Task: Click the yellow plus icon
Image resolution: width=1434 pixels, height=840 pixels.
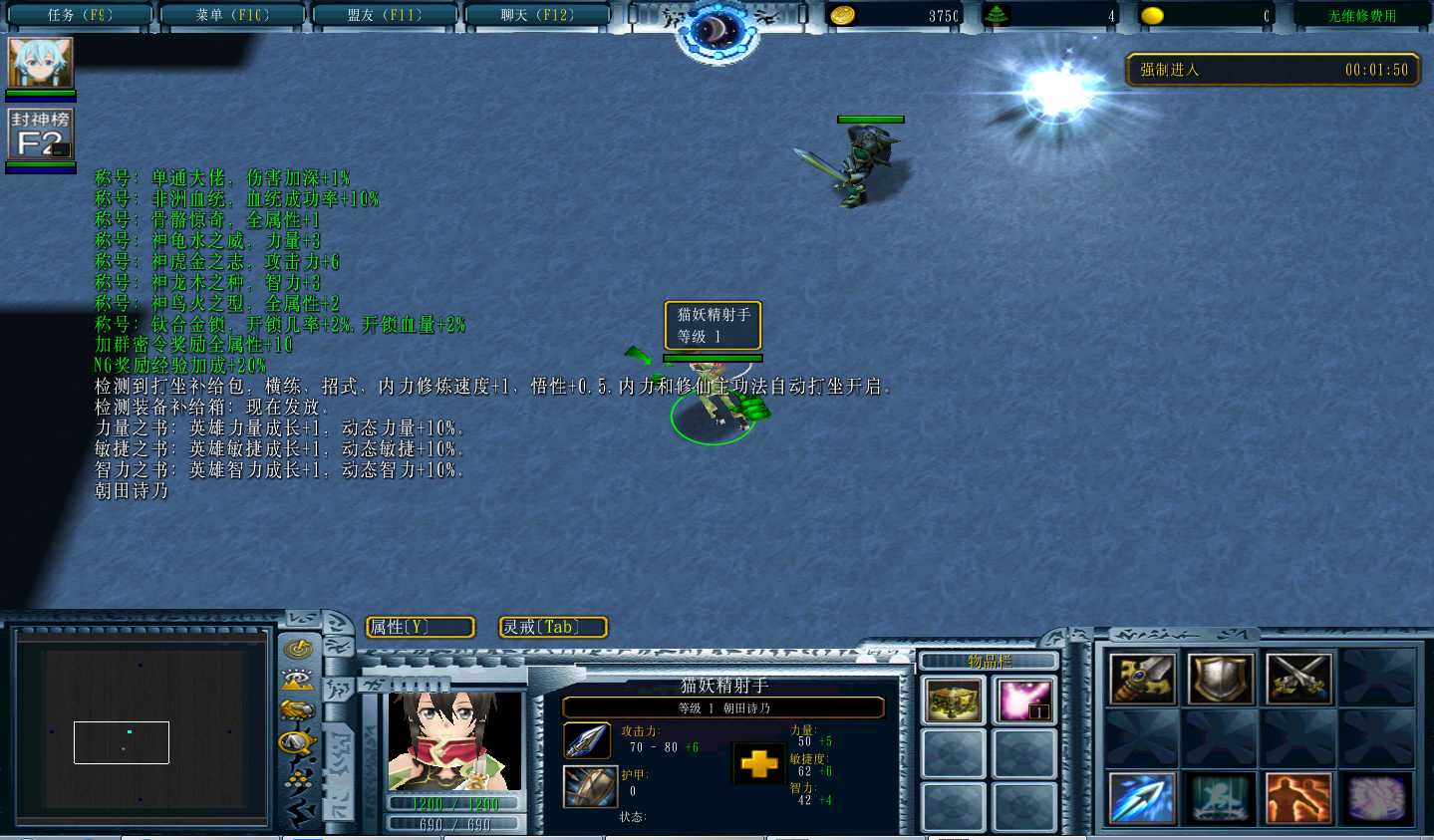Action: pos(758,764)
